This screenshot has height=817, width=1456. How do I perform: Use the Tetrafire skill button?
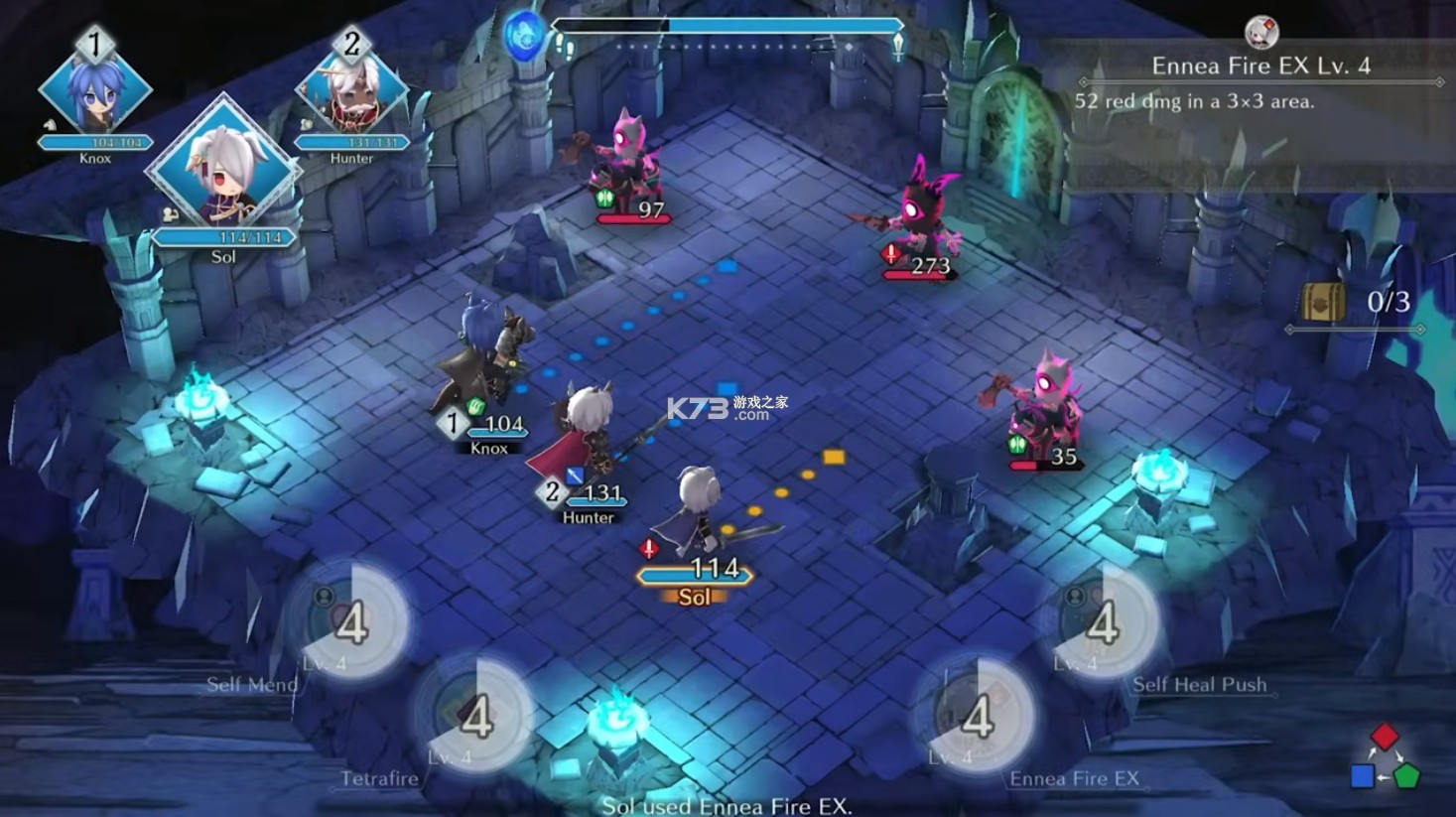pyautogui.click(x=474, y=715)
